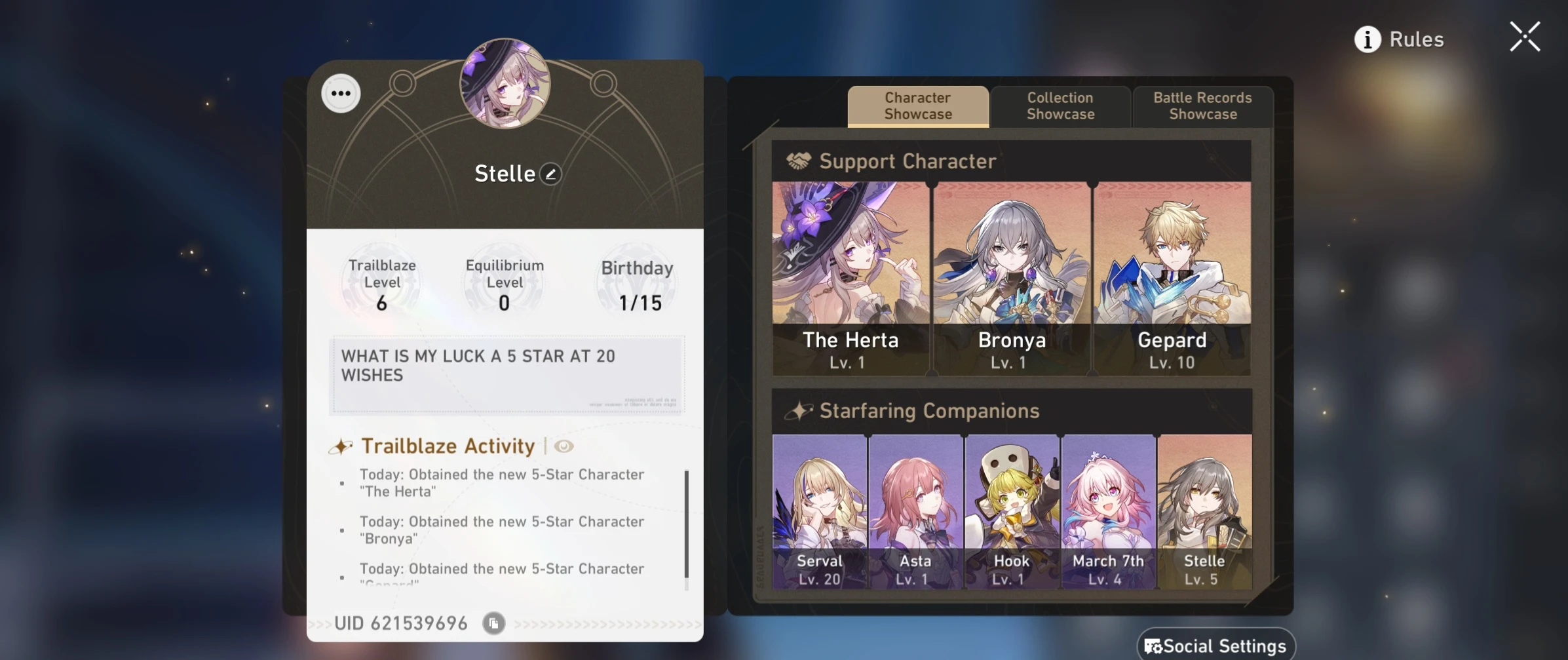Select the Character Showcase tab

(x=917, y=106)
